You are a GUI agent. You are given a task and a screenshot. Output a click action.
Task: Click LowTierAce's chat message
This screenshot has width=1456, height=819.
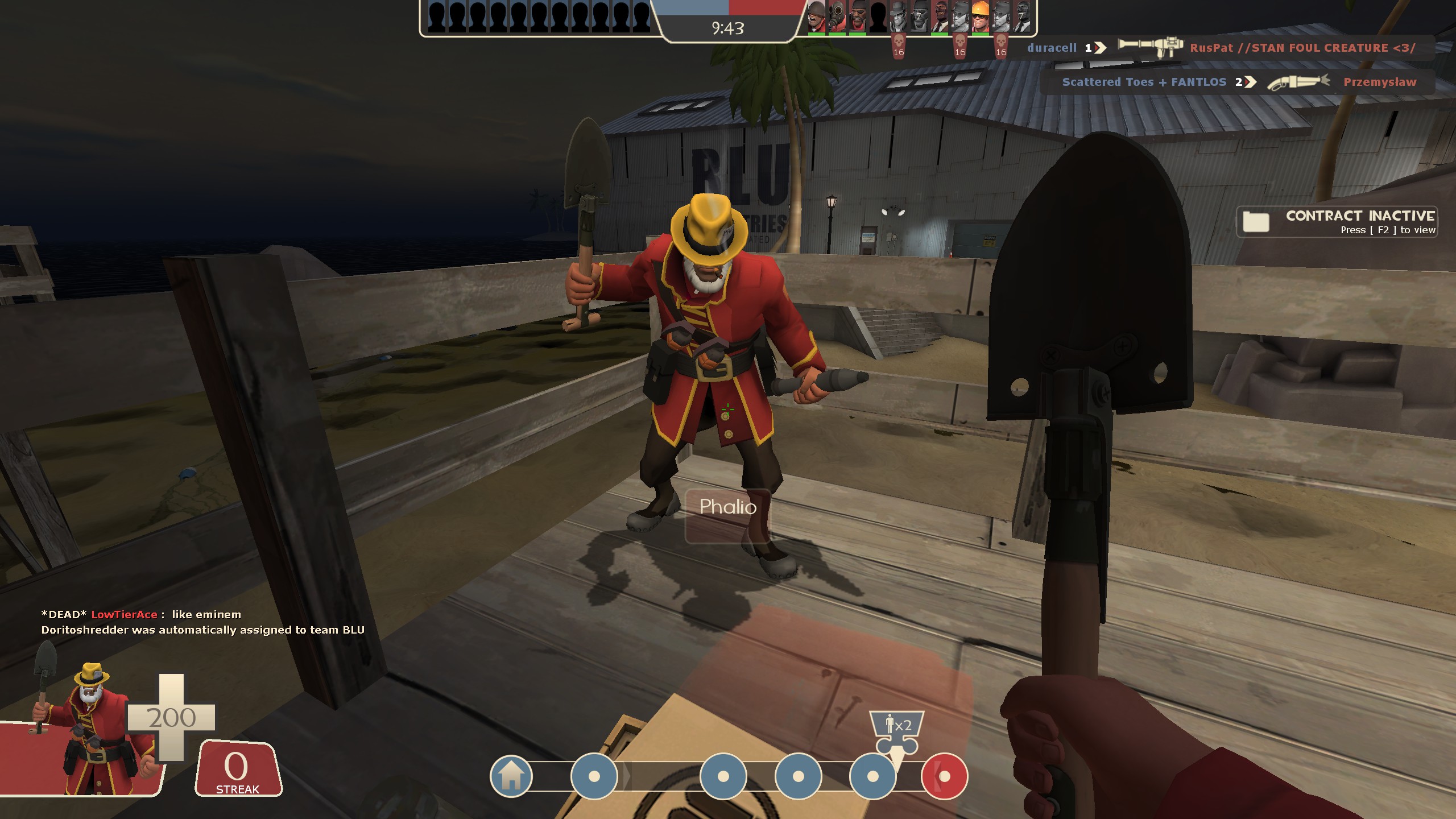click(141, 614)
